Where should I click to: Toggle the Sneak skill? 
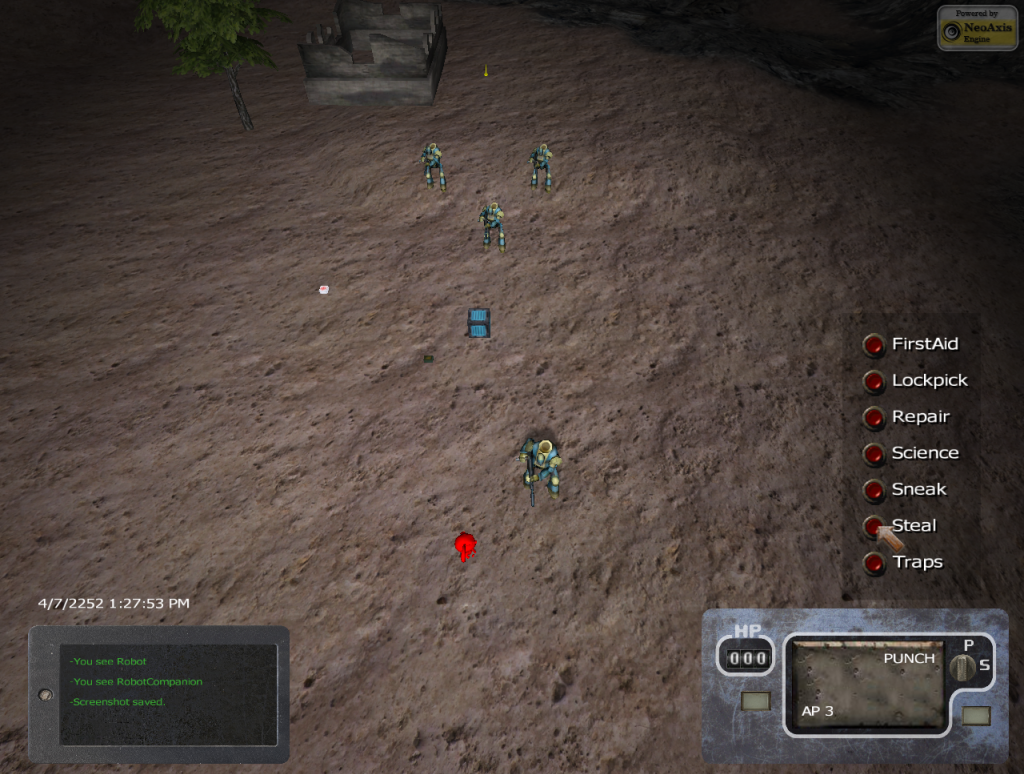[x=874, y=490]
